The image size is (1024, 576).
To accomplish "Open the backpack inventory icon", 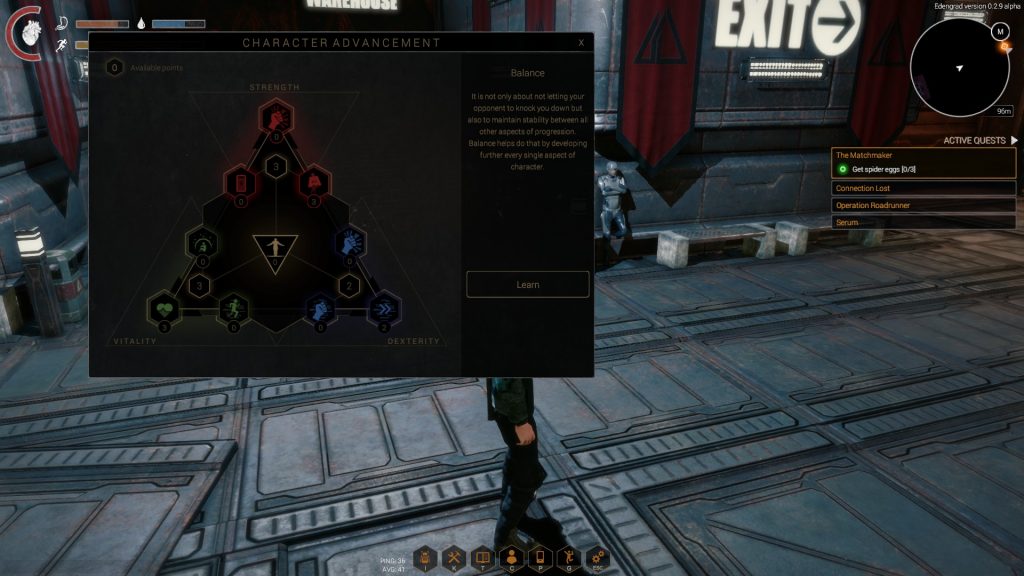I will [425, 557].
